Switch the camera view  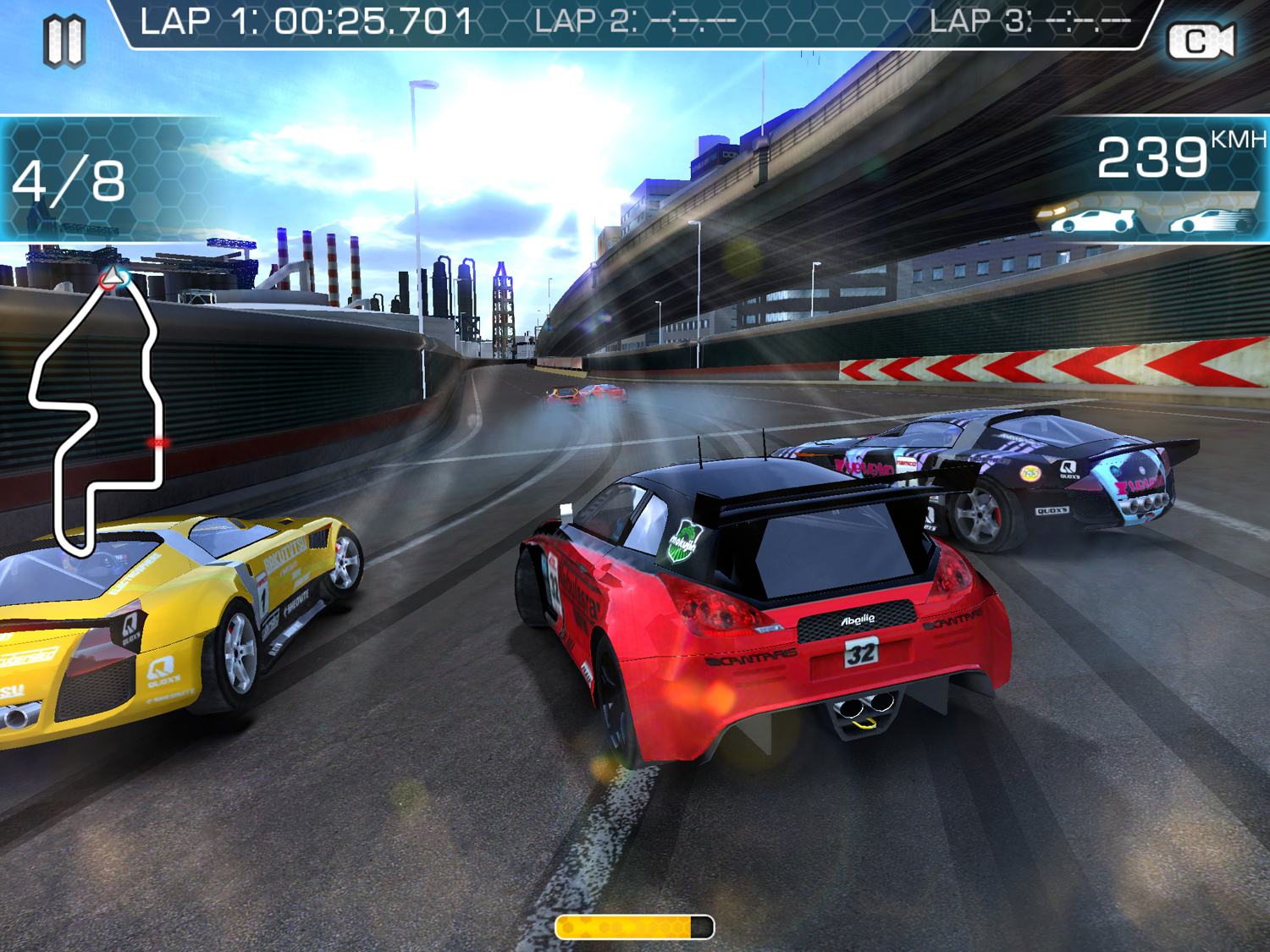pyautogui.click(x=1201, y=41)
